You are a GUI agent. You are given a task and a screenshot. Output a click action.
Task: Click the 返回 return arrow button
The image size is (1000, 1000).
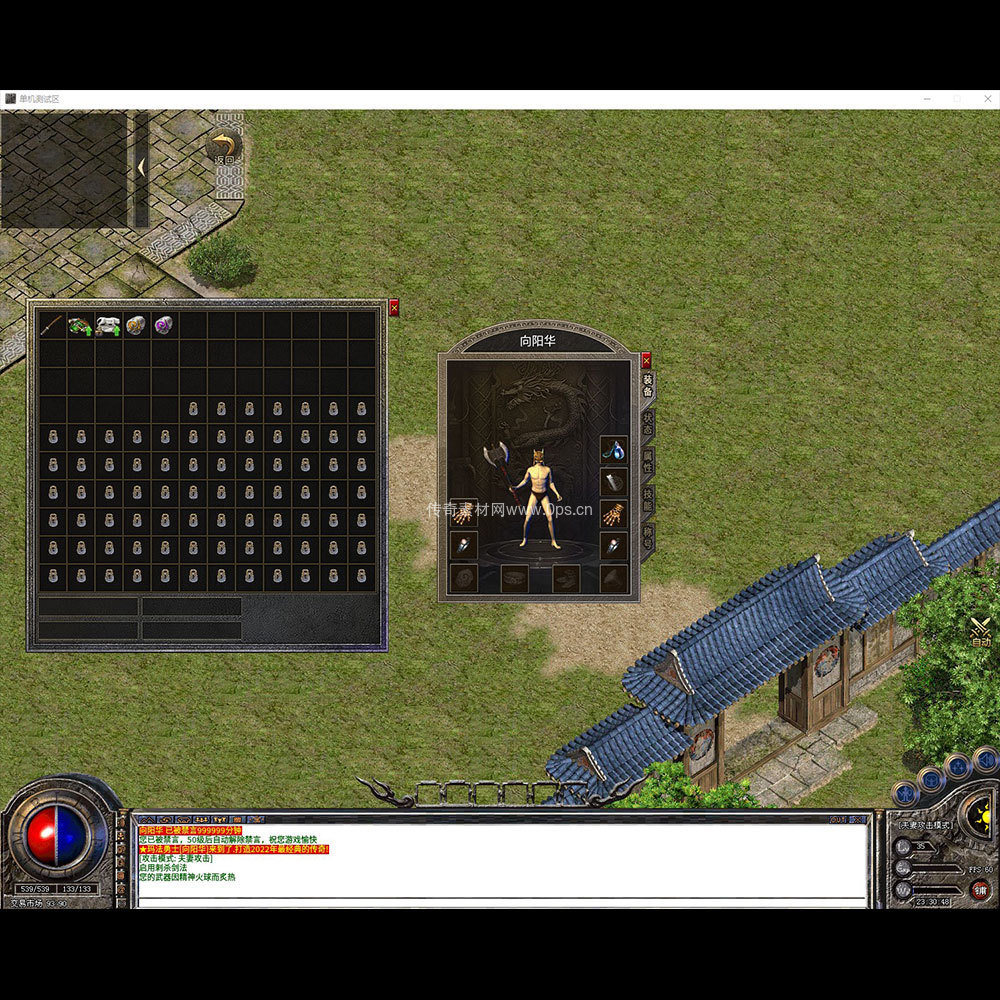pos(224,148)
